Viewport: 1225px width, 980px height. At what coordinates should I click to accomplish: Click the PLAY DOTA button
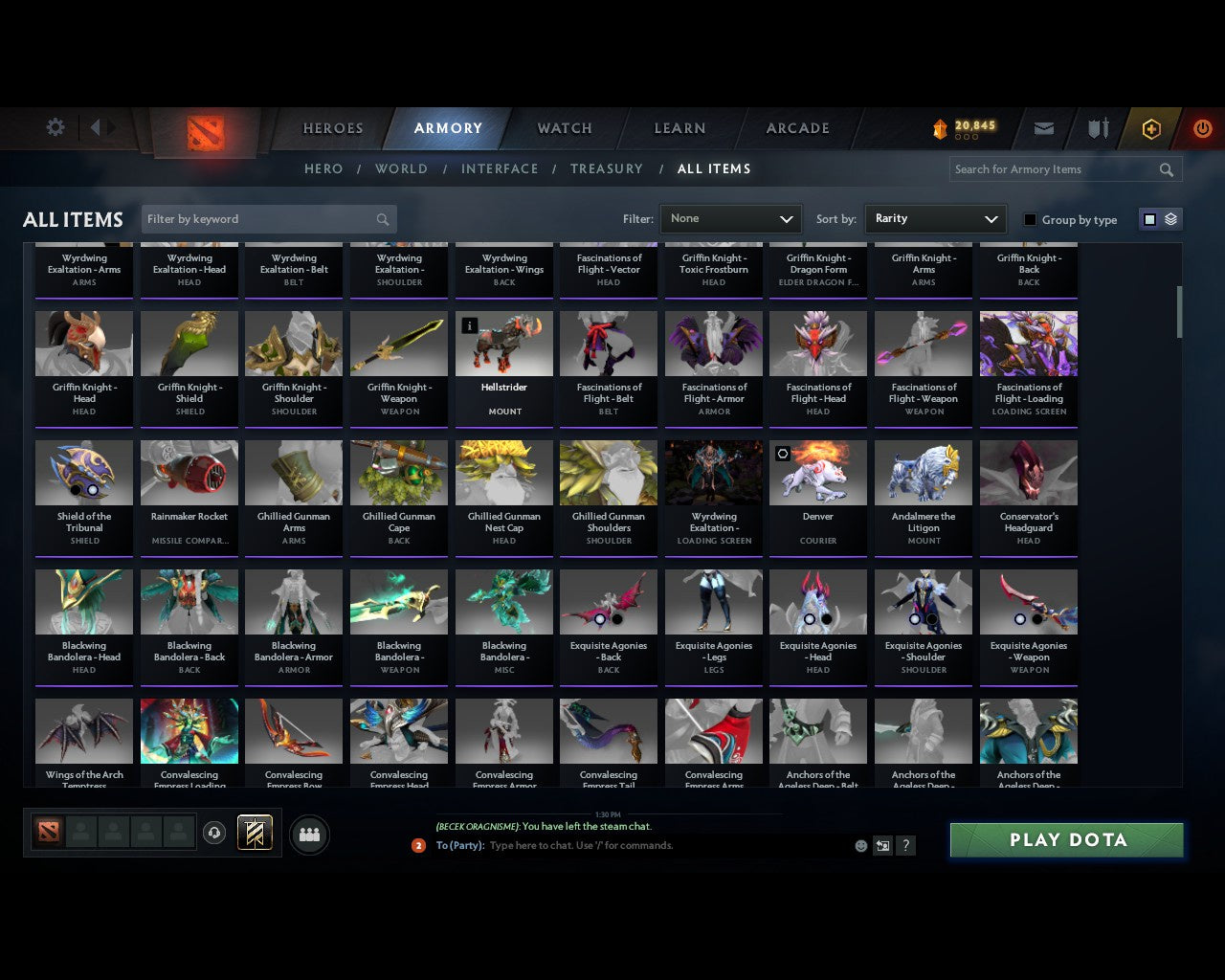(x=1066, y=839)
